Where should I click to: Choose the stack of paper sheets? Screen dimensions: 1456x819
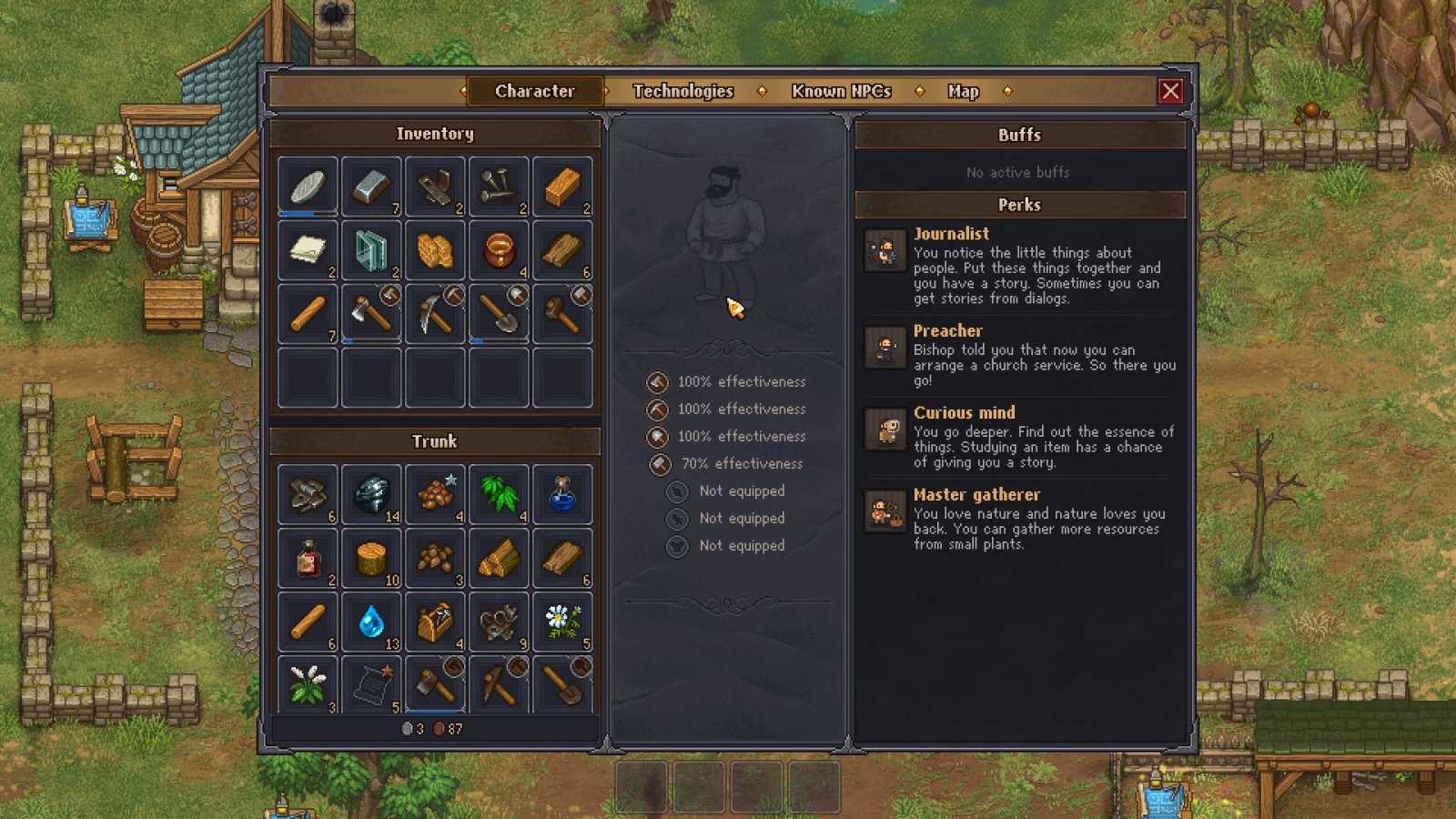click(308, 250)
